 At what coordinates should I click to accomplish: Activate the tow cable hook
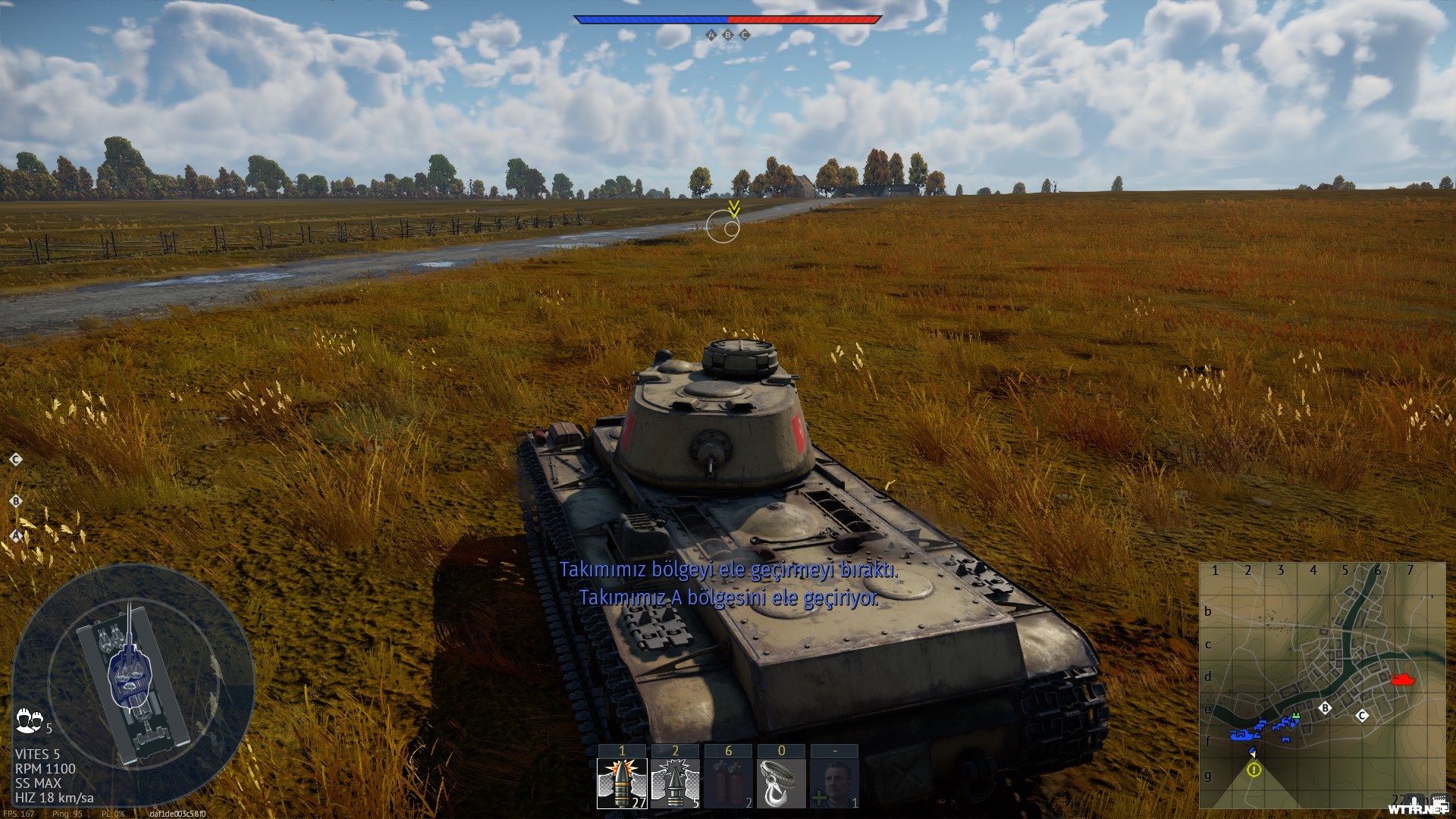coord(781,783)
